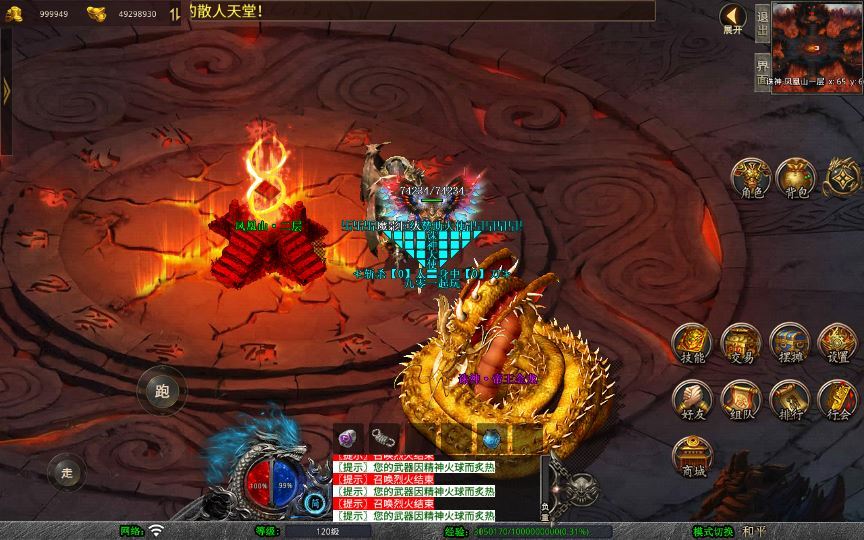Open the 背包 backpack
The width and height of the screenshot is (864, 540).
pos(796,177)
